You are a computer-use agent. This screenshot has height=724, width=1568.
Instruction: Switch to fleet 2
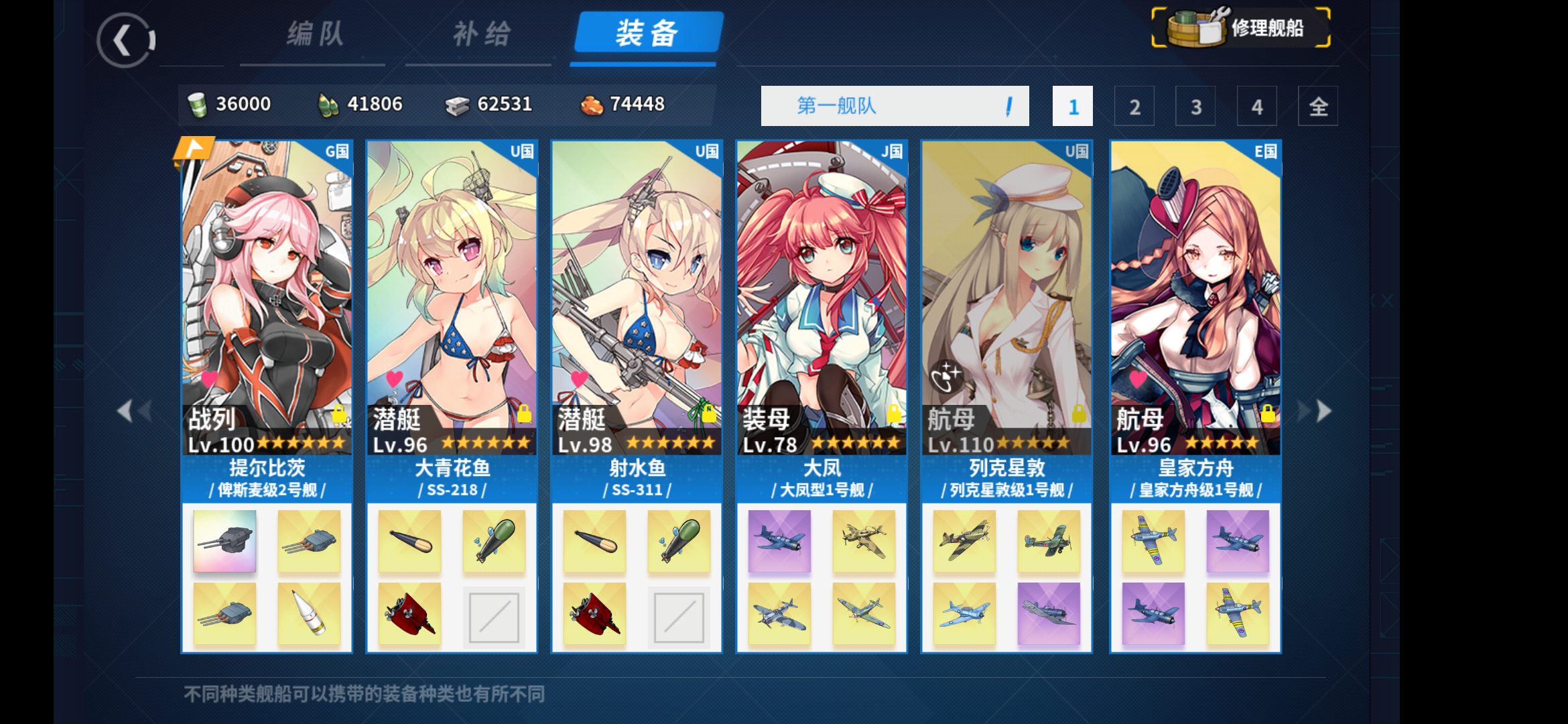pyautogui.click(x=1134, y=106)
